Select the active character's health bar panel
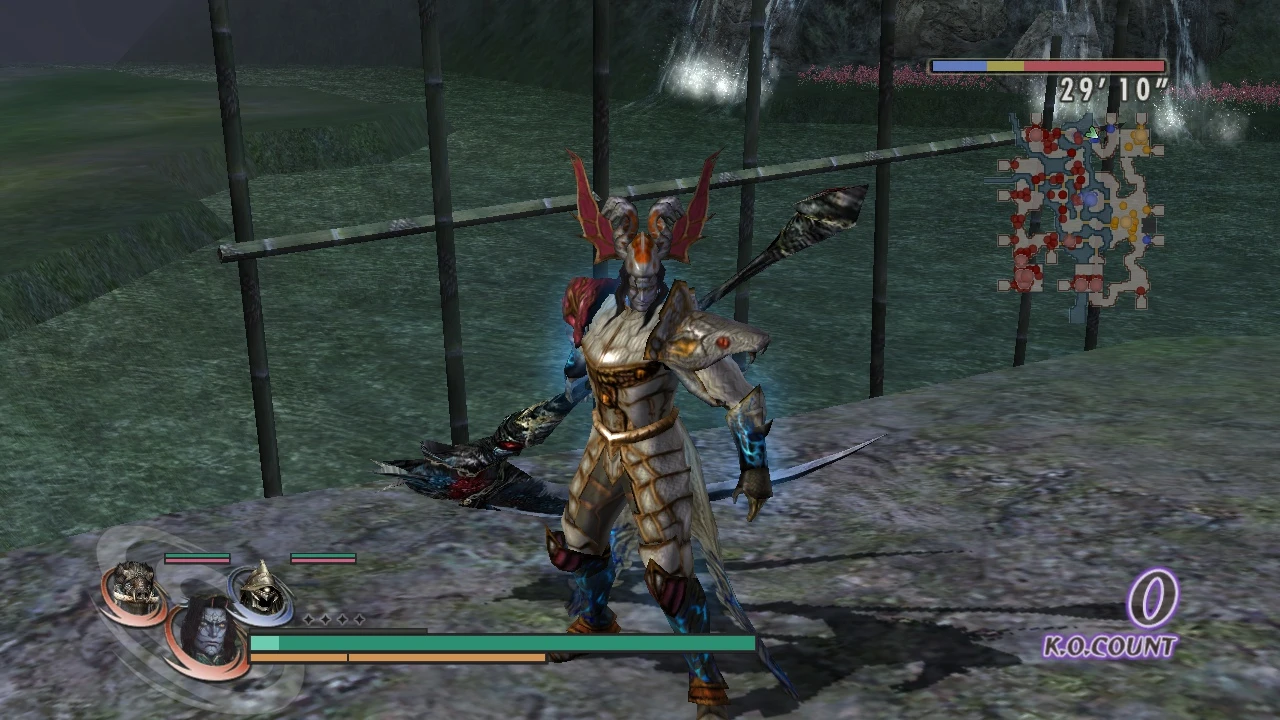 point(500,643)
